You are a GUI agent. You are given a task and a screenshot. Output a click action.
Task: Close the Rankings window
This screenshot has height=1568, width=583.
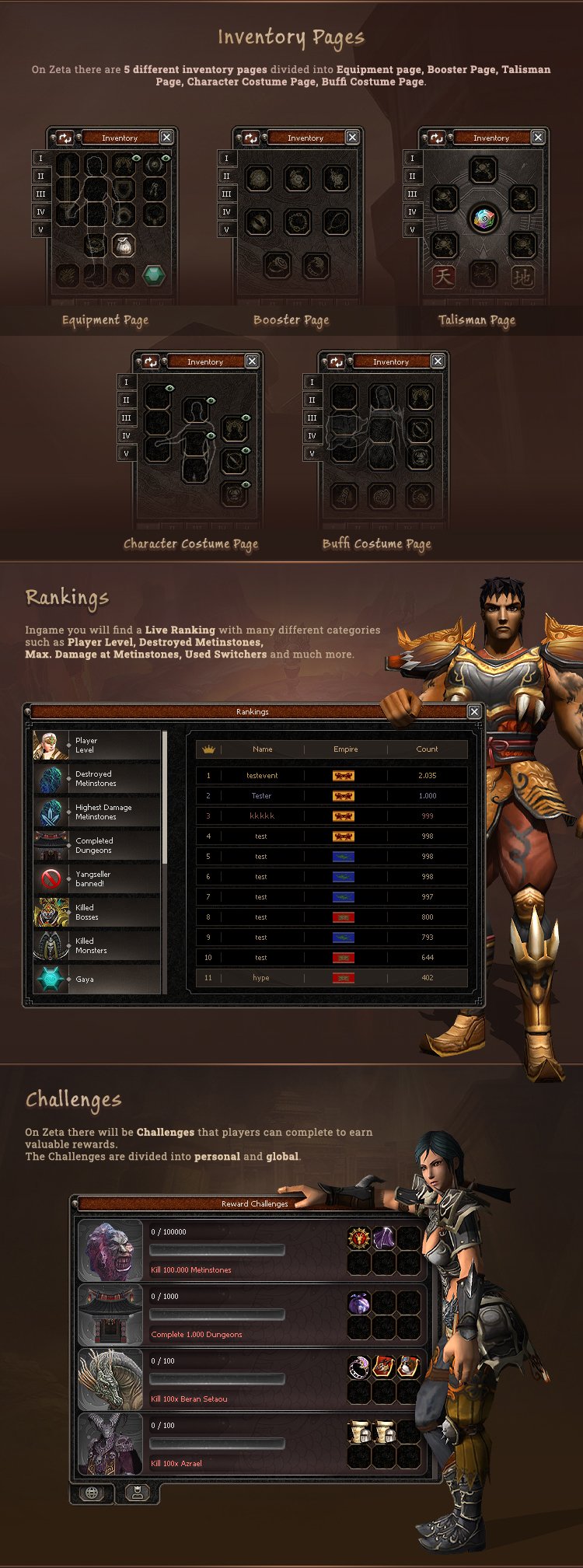point(474,712)
